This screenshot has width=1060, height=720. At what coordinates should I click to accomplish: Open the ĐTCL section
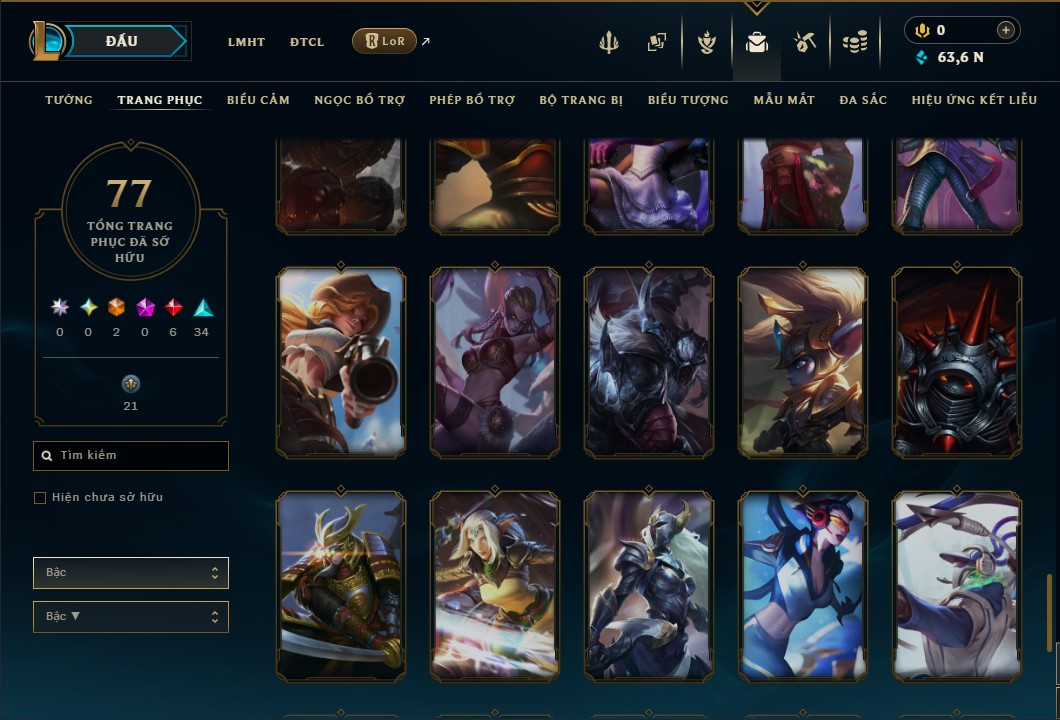click(307, 42)
